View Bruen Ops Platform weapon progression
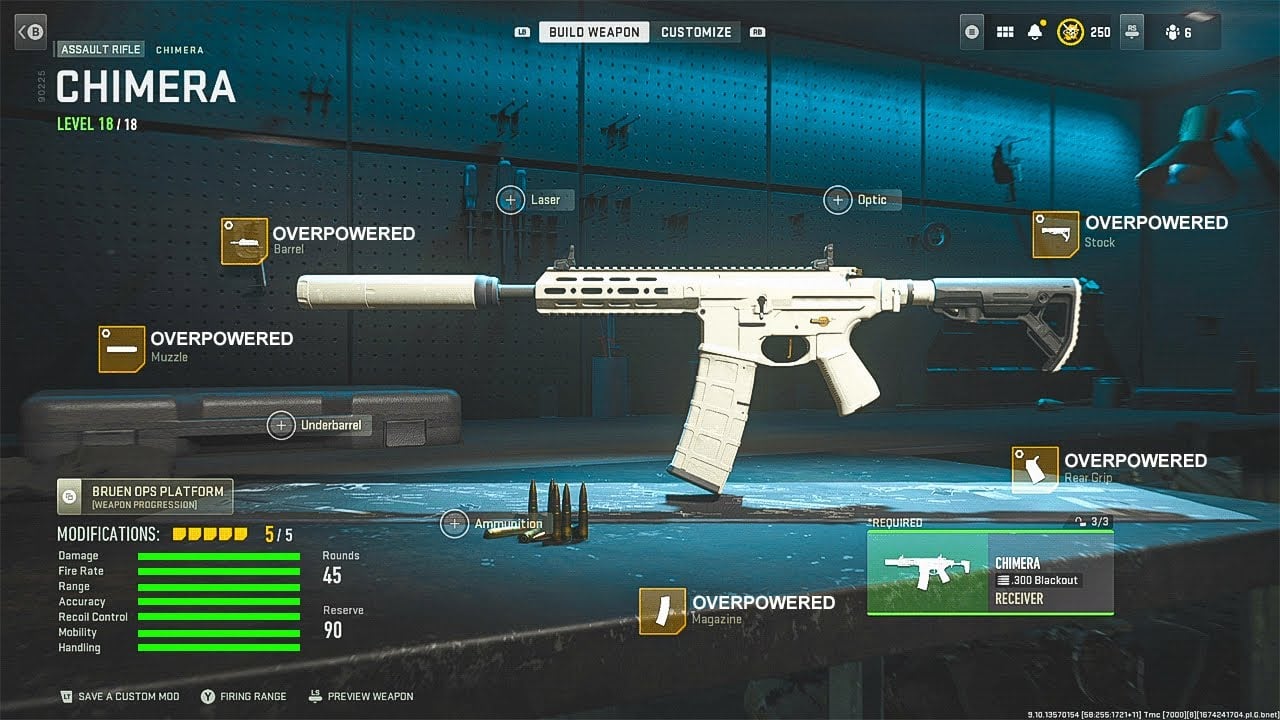The image size is (1280, 720). tap(146, 496)
